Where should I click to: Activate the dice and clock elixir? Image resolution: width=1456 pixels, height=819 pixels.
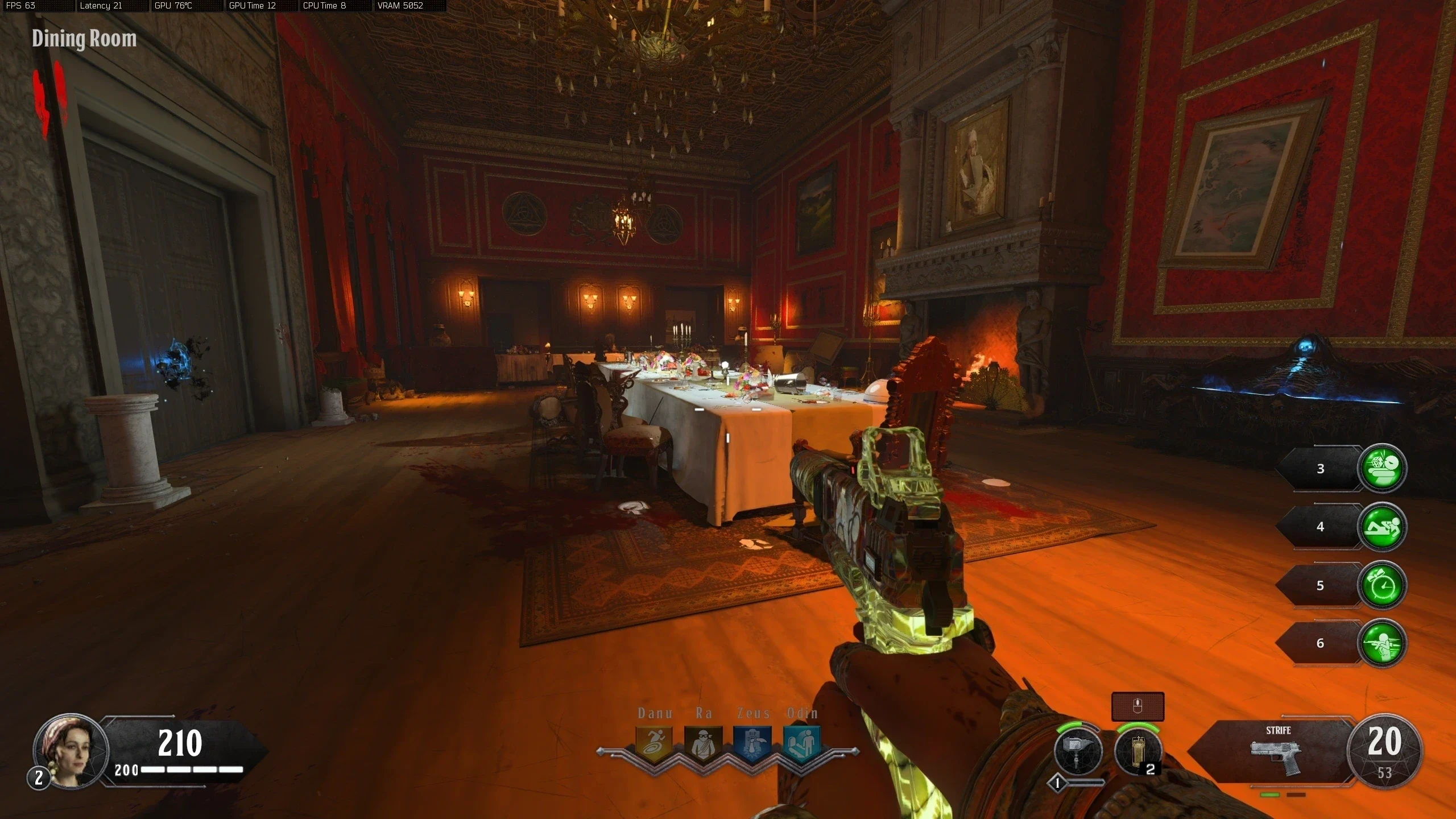click(1382, 468)
